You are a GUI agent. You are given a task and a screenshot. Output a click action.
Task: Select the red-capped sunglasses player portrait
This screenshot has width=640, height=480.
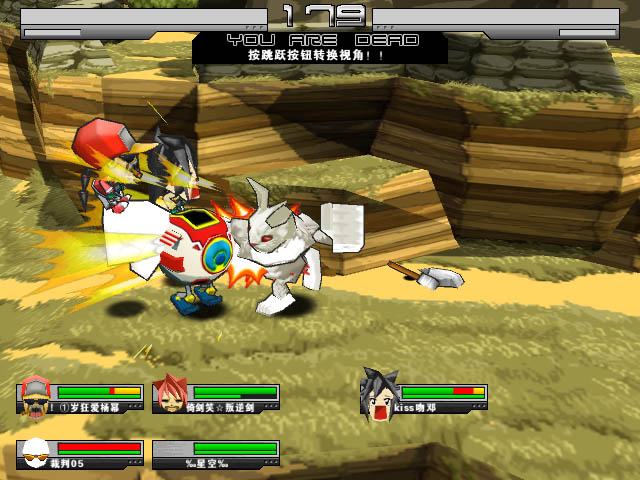36,394
